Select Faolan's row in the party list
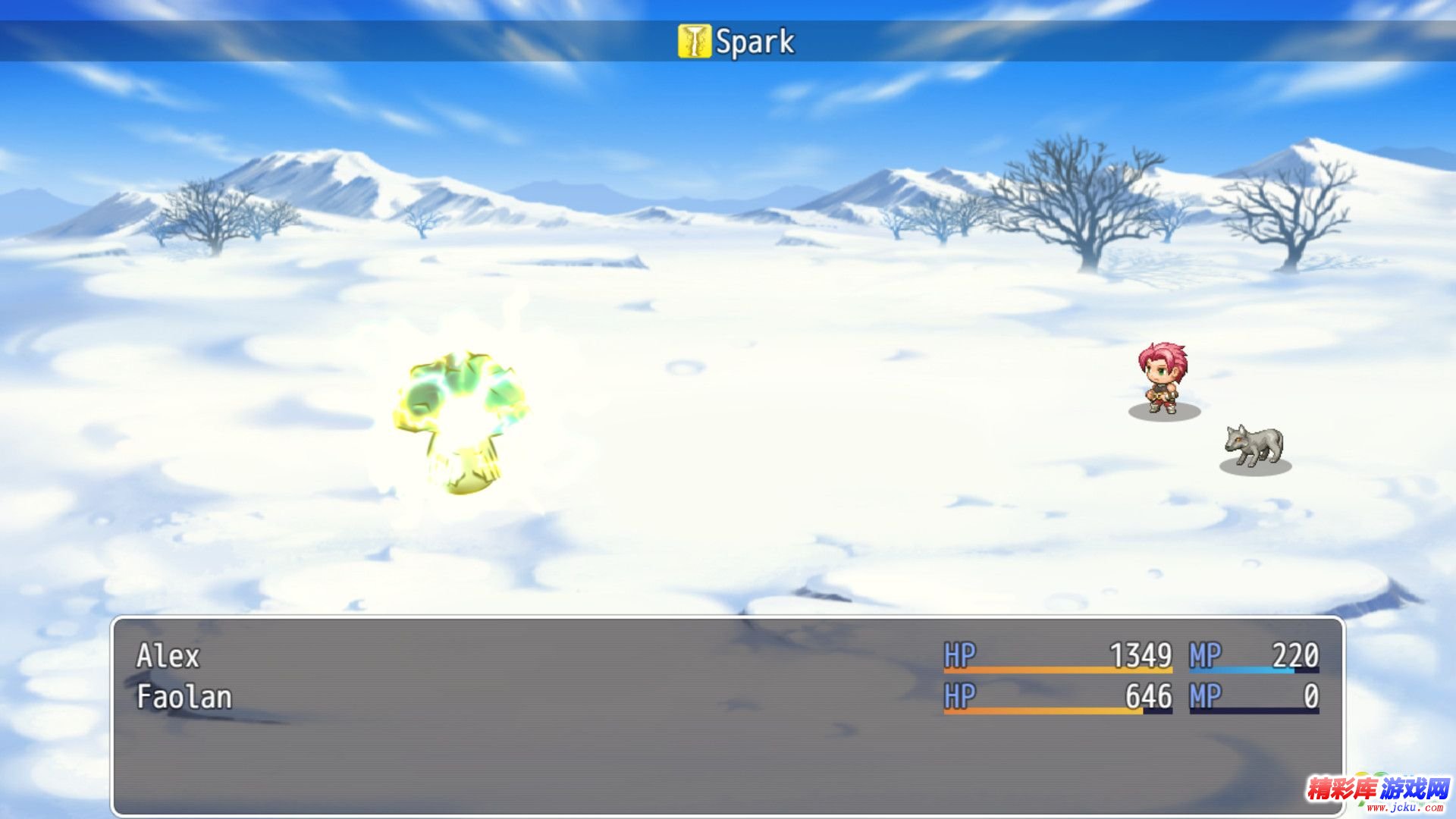The height and width of the screenshot is (819, 1456). (184, 697)
